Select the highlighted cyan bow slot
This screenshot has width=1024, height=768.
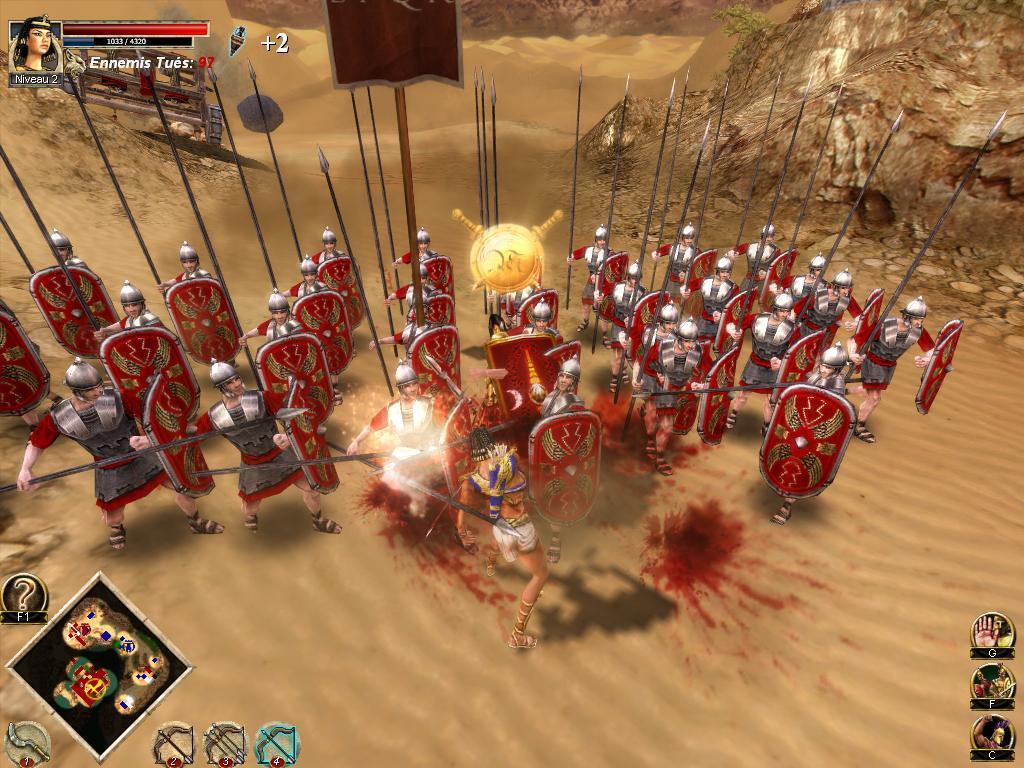click(275, 743)
